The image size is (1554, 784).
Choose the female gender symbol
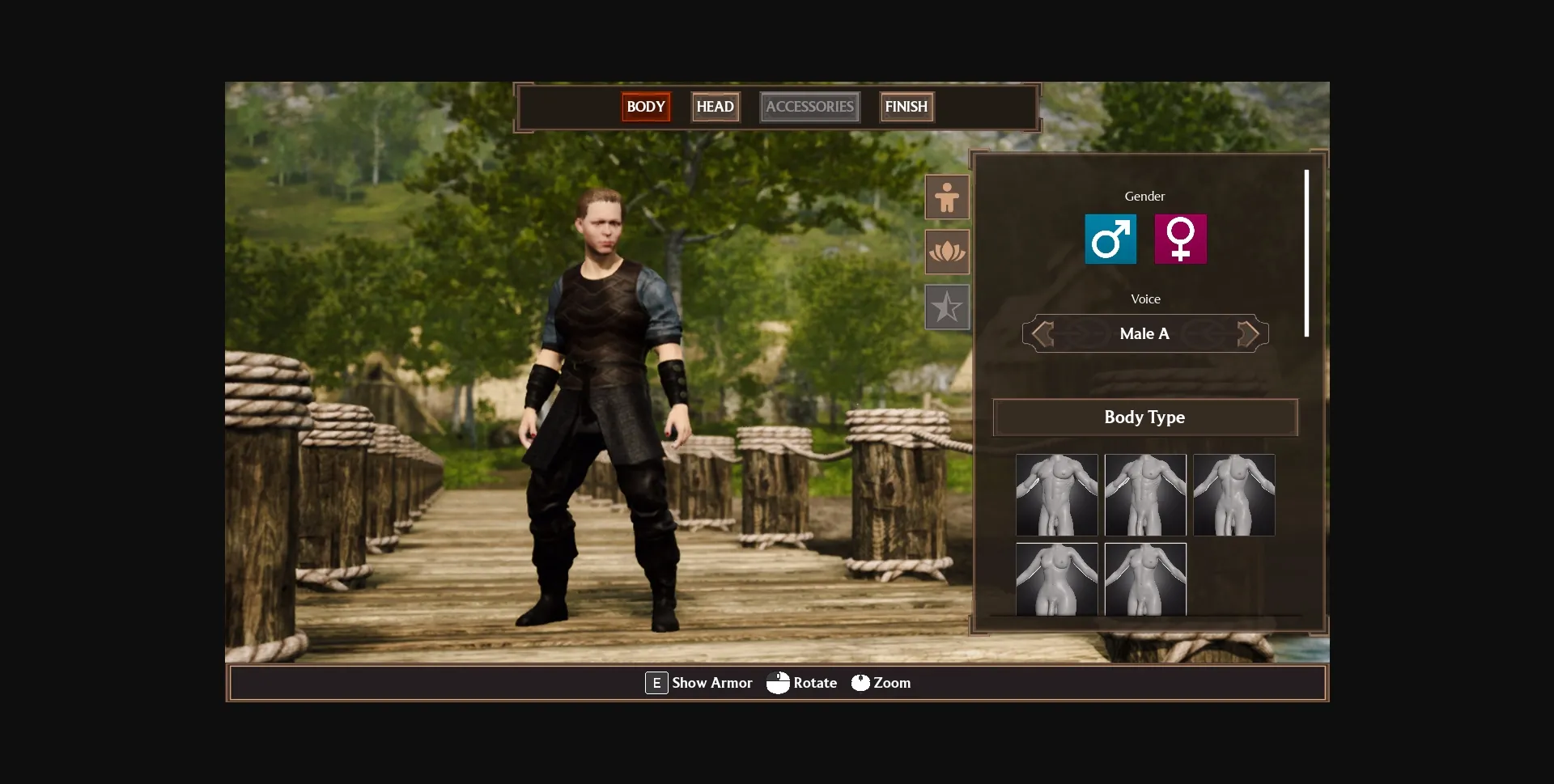coord(1180,239)
